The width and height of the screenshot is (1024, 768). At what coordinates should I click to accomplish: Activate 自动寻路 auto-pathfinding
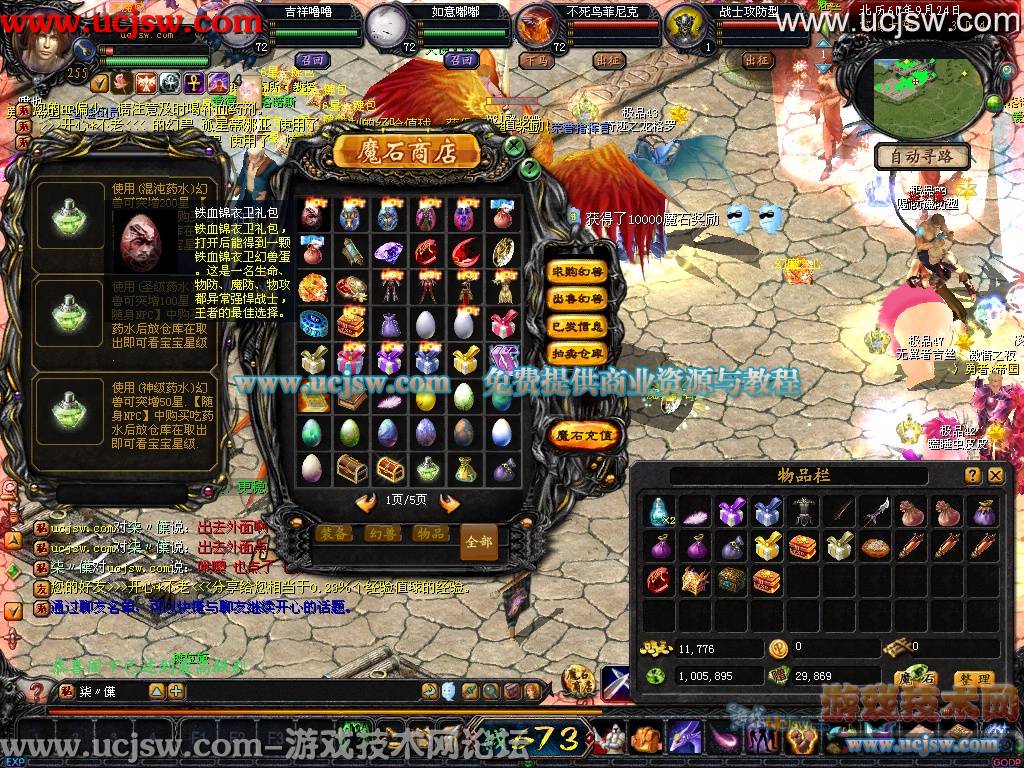922,156
